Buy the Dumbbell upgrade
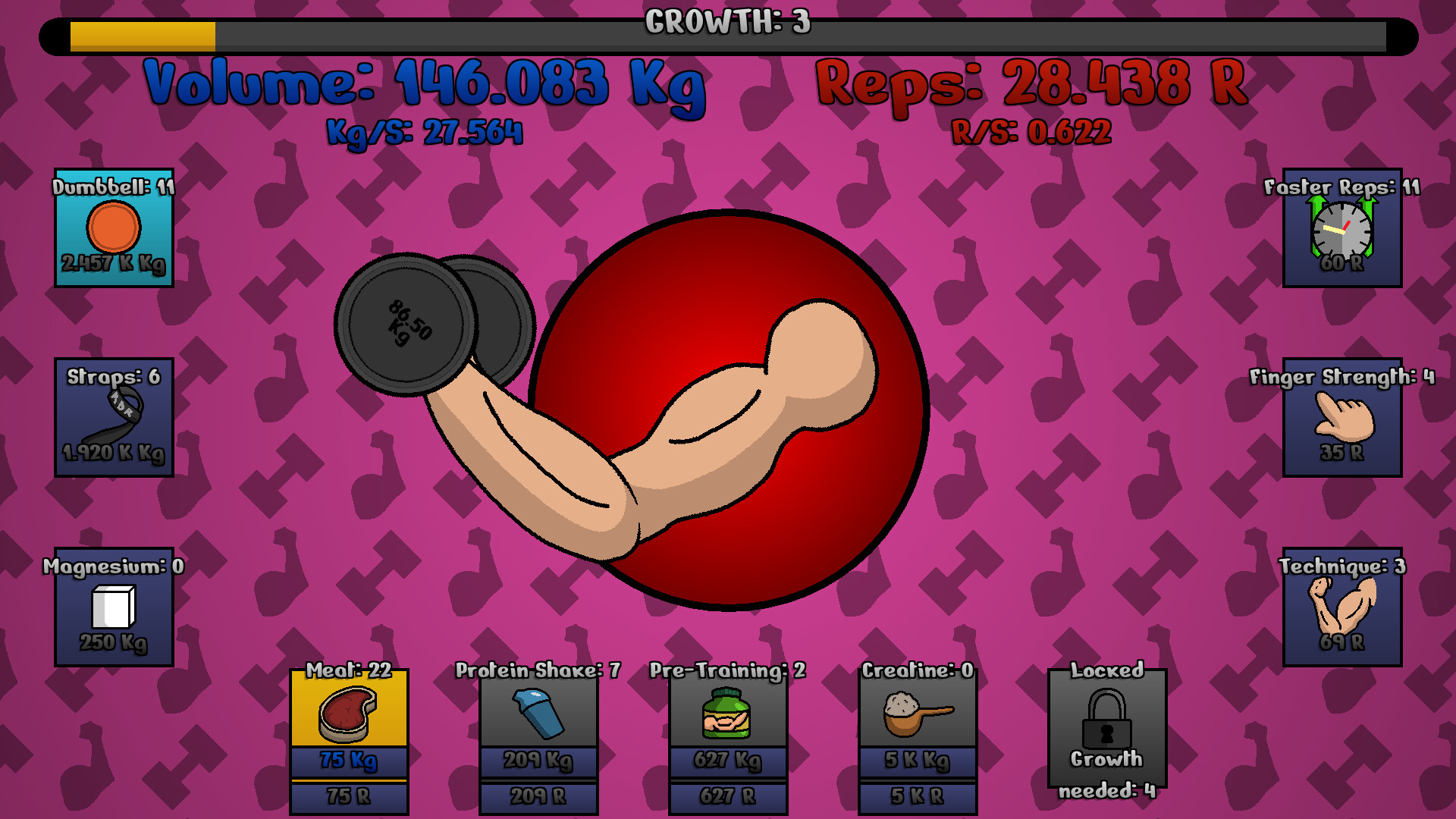Screen dimensions: 1456x819 pos(114,235)
